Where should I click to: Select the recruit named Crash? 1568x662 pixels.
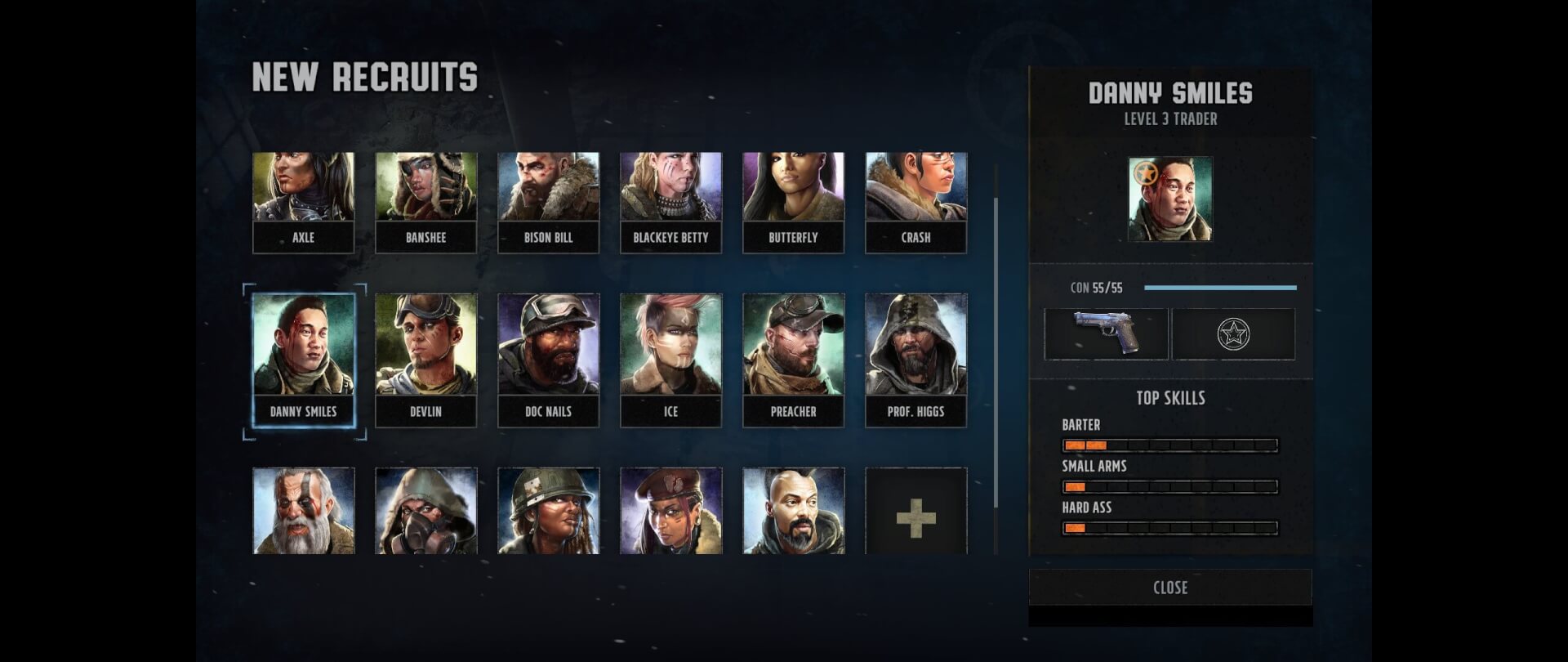click(915, 202)
